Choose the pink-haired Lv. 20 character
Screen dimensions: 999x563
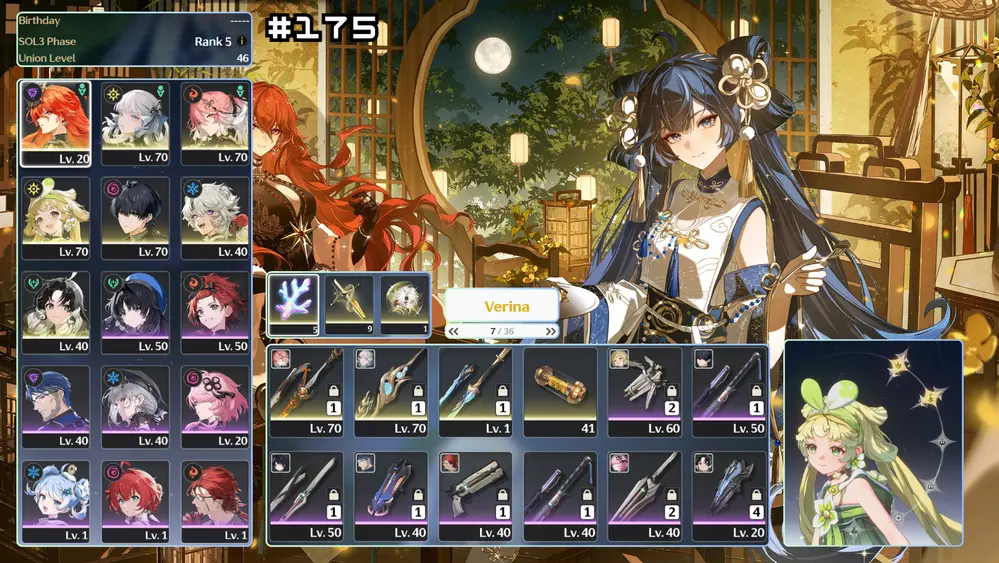pyautogui.click(x=215, y=406)
